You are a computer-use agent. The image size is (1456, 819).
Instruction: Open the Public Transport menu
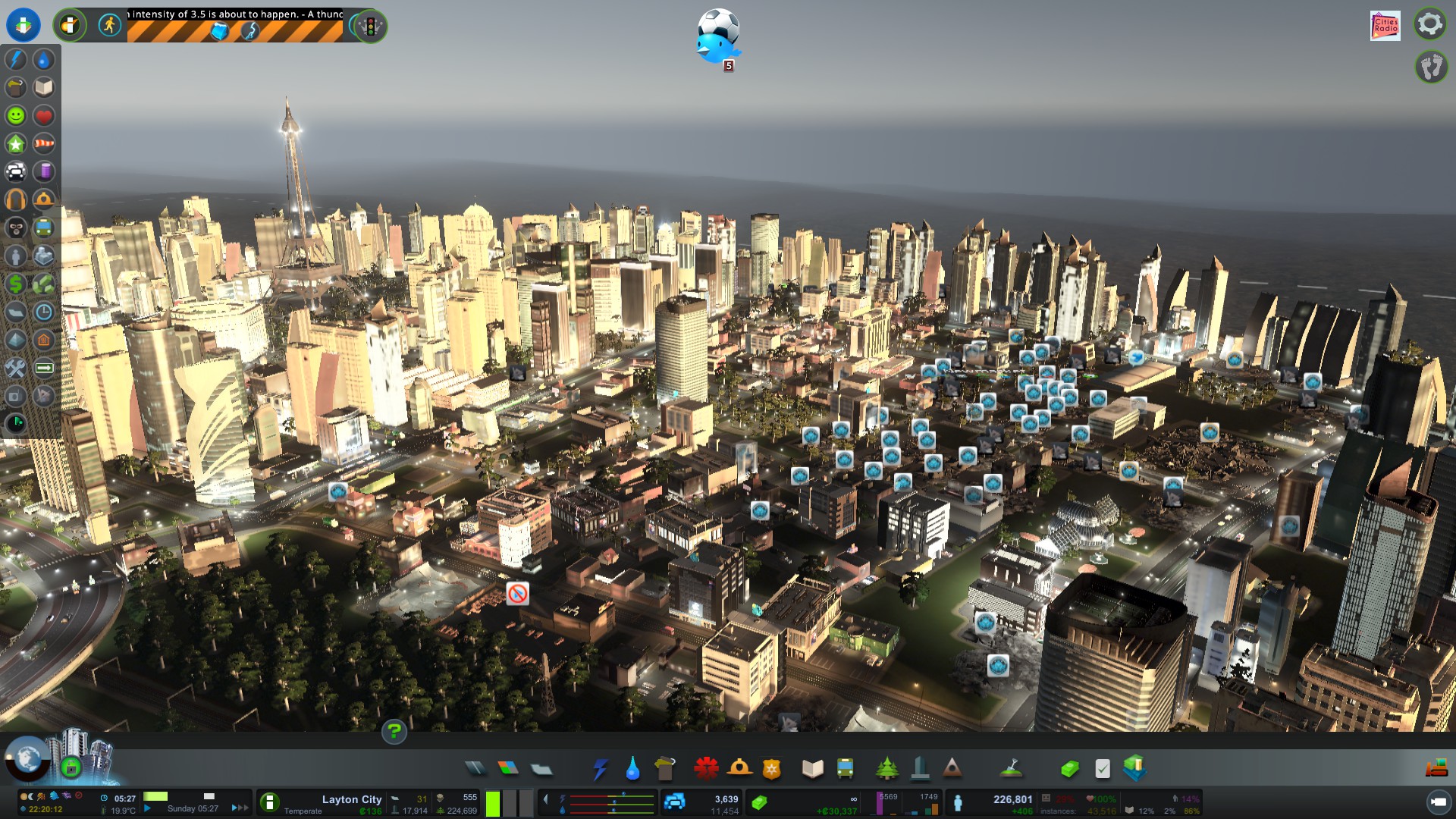click(x=845, y=769)
